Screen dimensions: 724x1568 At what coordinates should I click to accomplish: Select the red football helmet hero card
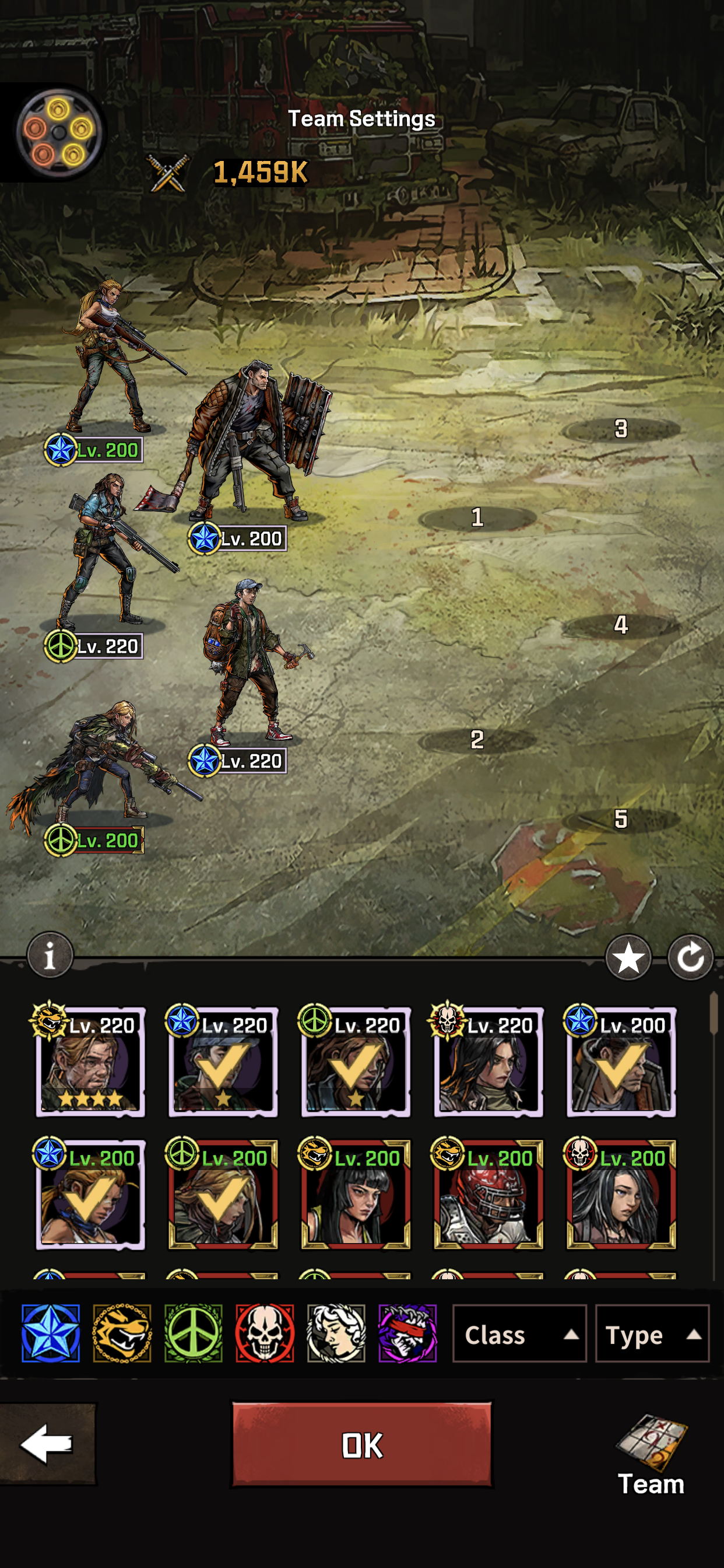488,1194
